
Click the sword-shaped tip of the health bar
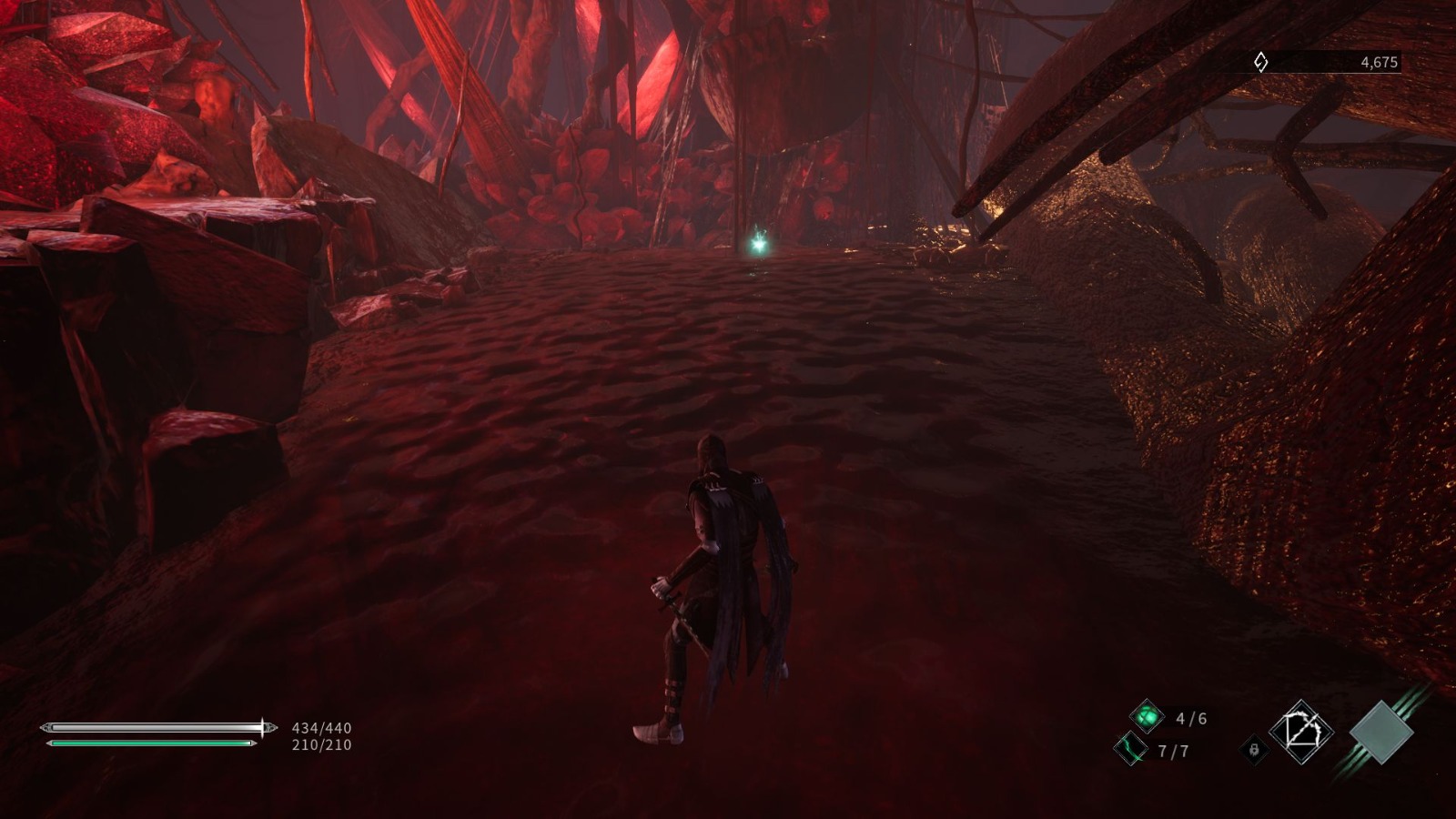pos(267,728)
